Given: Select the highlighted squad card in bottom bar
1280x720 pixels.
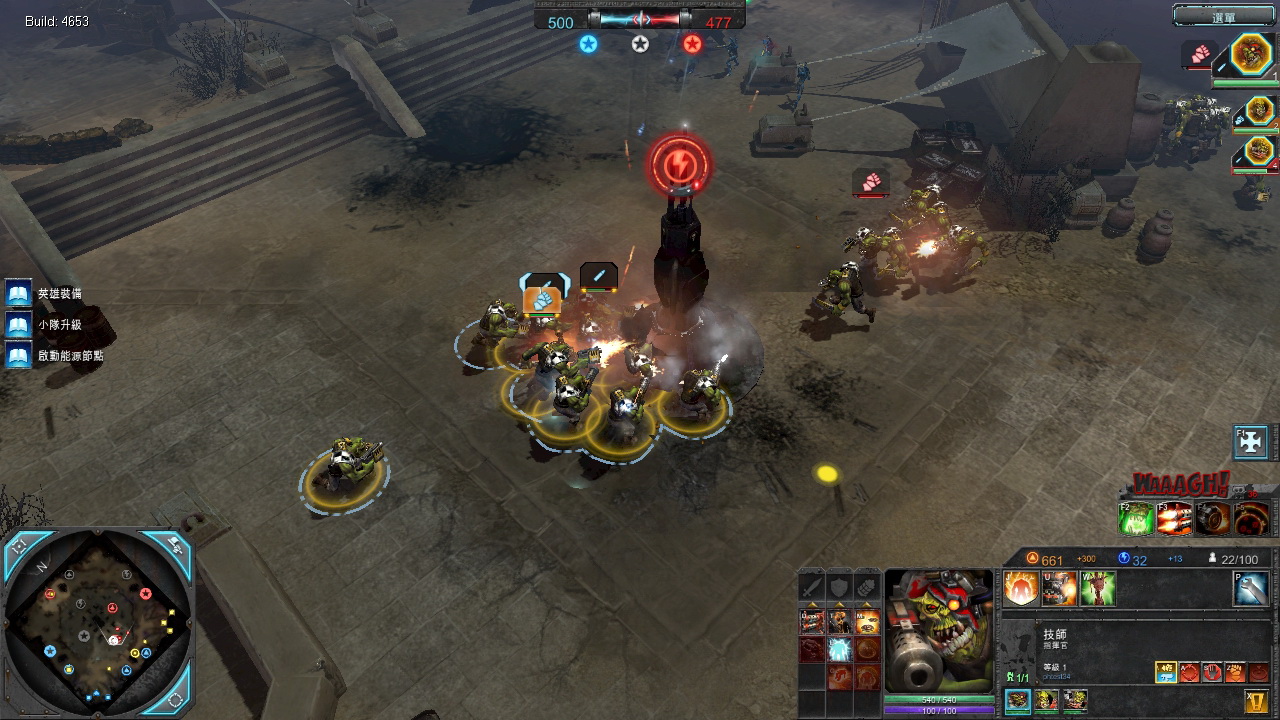Looking at the screenshot, I should [1018, 700].
